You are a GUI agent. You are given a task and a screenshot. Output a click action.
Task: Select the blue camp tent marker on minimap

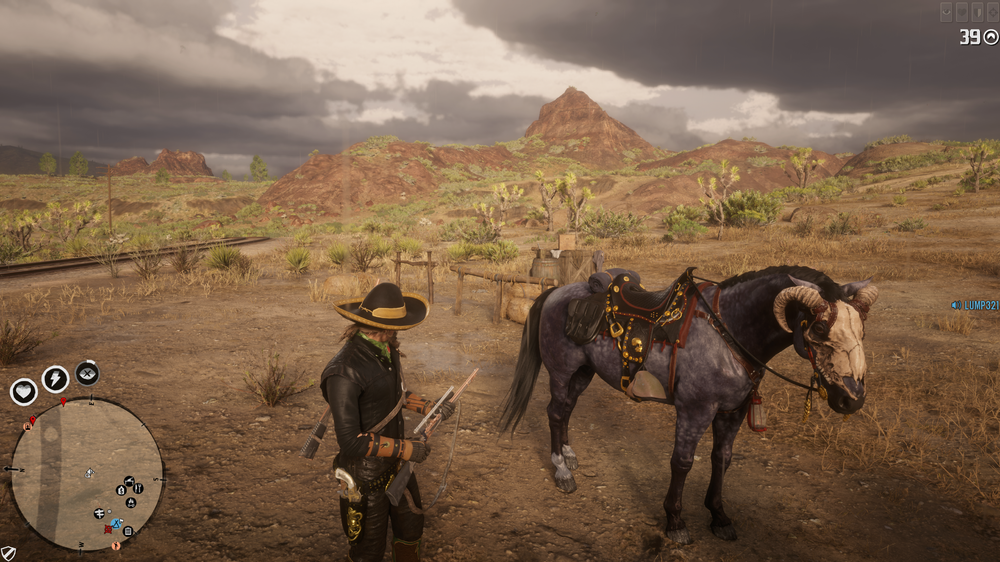tap(116, 524)
